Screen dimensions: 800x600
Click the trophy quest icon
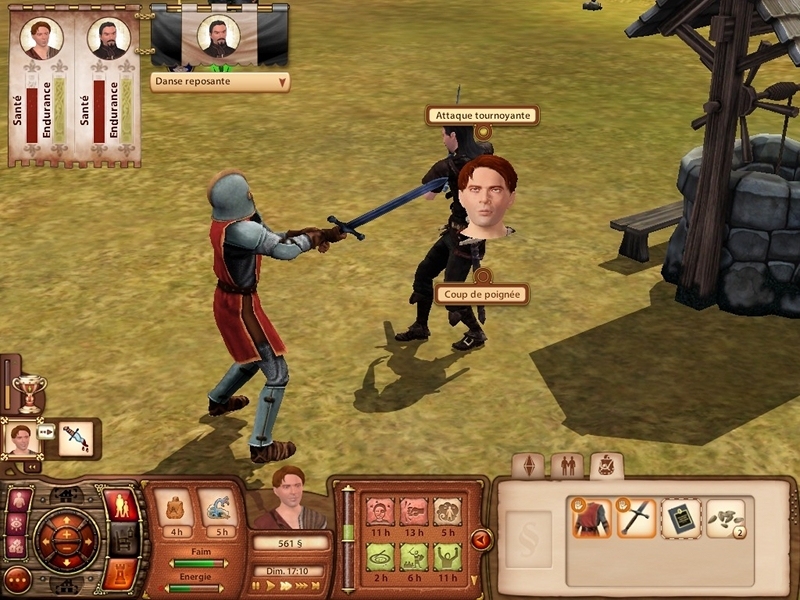click(x=29, y=393)
